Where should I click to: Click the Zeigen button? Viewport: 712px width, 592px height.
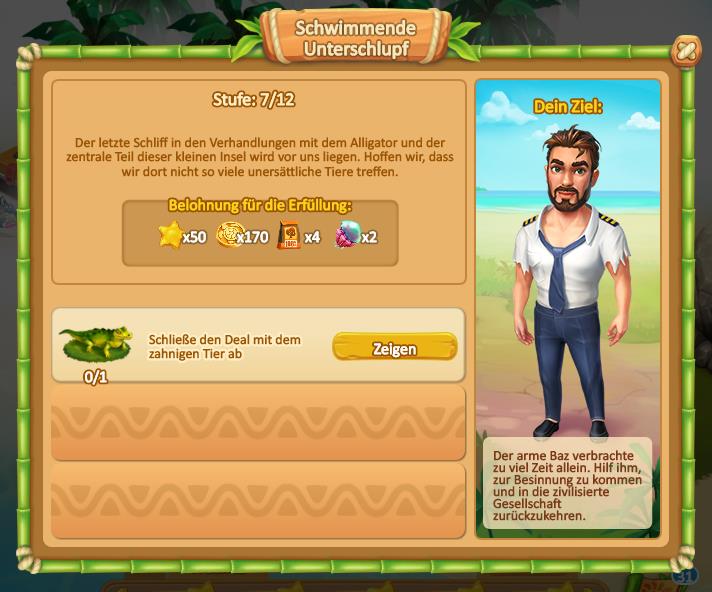[394, 347]
